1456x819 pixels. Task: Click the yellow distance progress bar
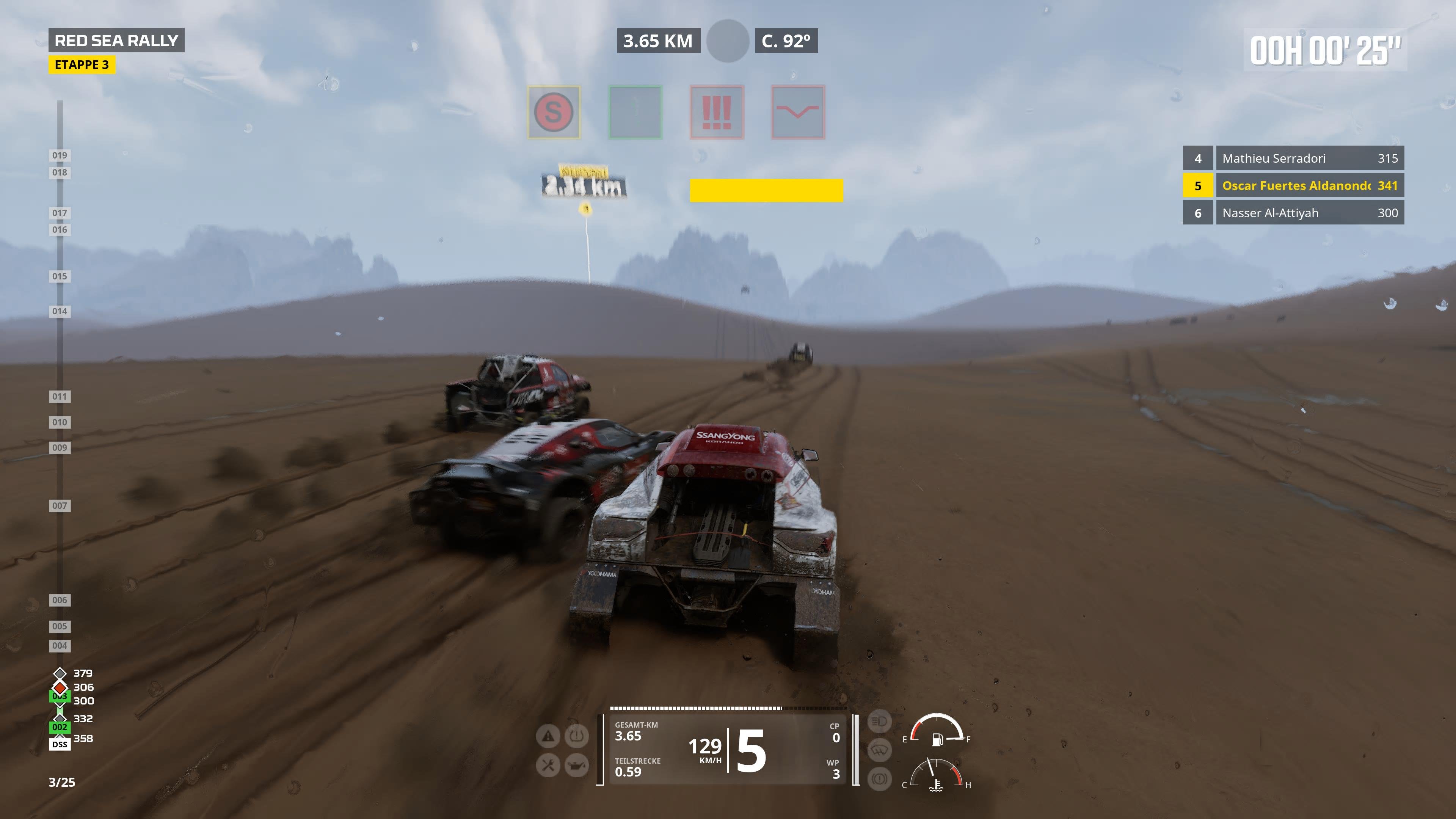point(766,191)
